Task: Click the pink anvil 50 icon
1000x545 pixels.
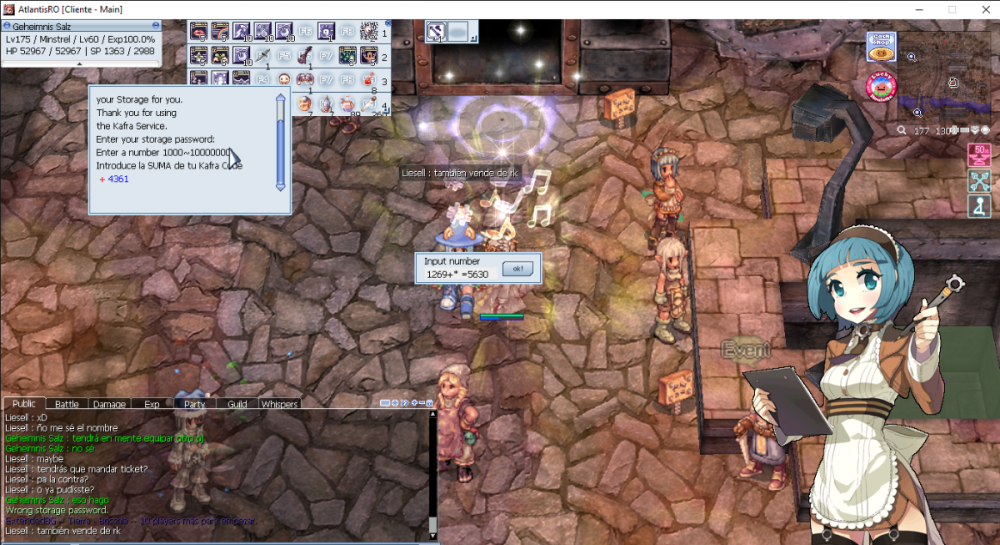Action: [x=978, y=155]
